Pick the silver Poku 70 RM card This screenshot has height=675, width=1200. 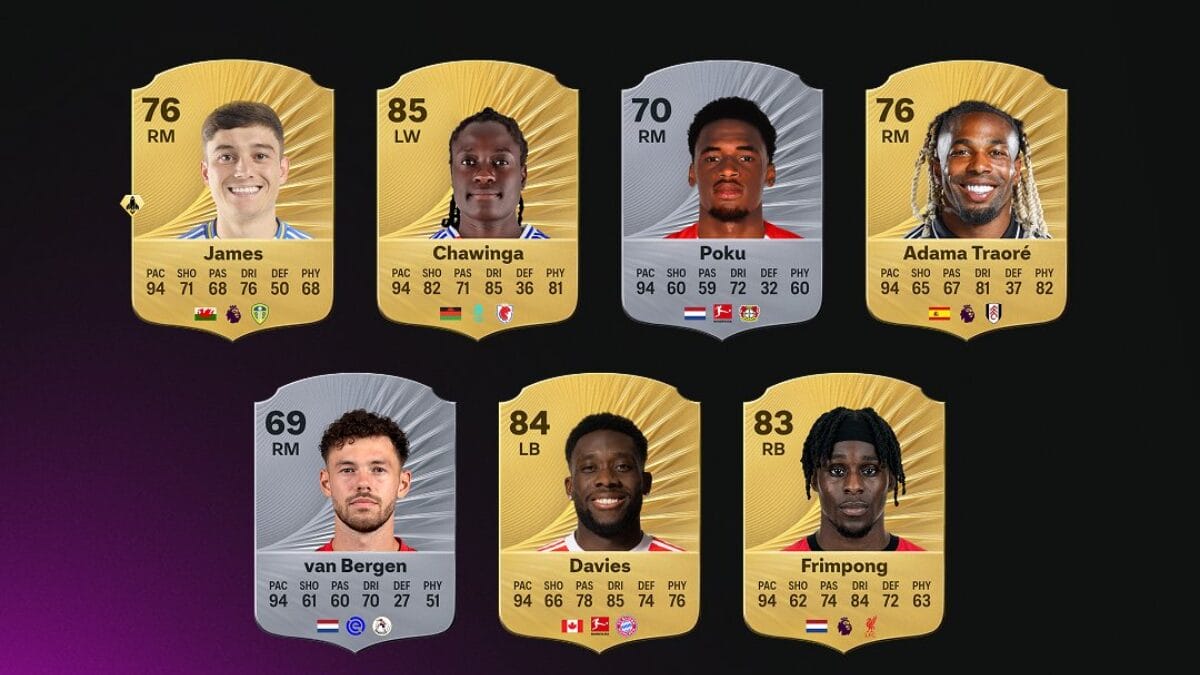click(721, 200)
